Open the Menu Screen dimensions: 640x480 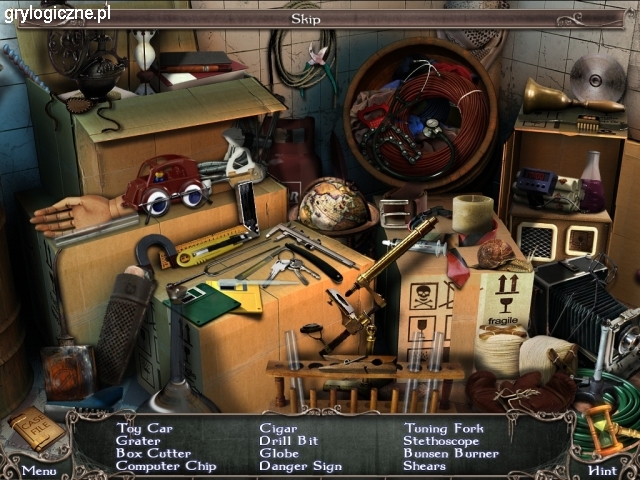pos(39,469)
